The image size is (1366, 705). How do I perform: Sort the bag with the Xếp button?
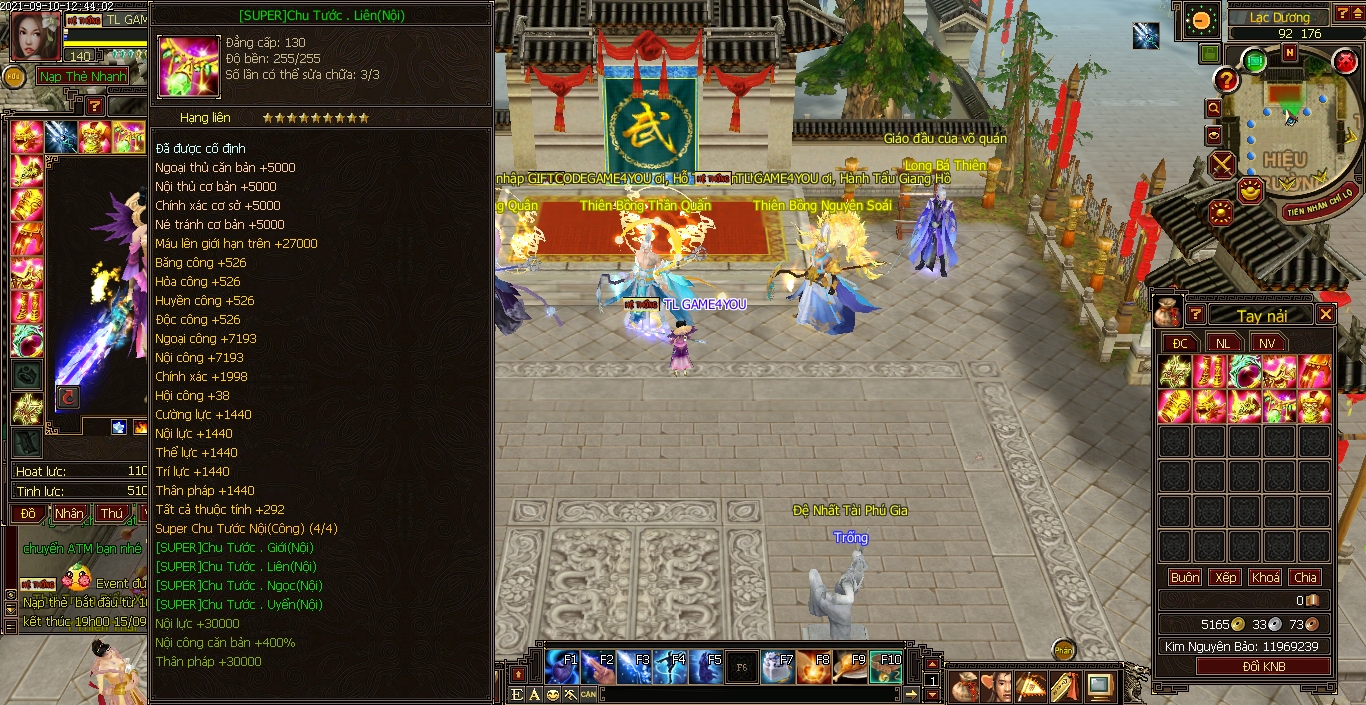(x=1225, y=577)
